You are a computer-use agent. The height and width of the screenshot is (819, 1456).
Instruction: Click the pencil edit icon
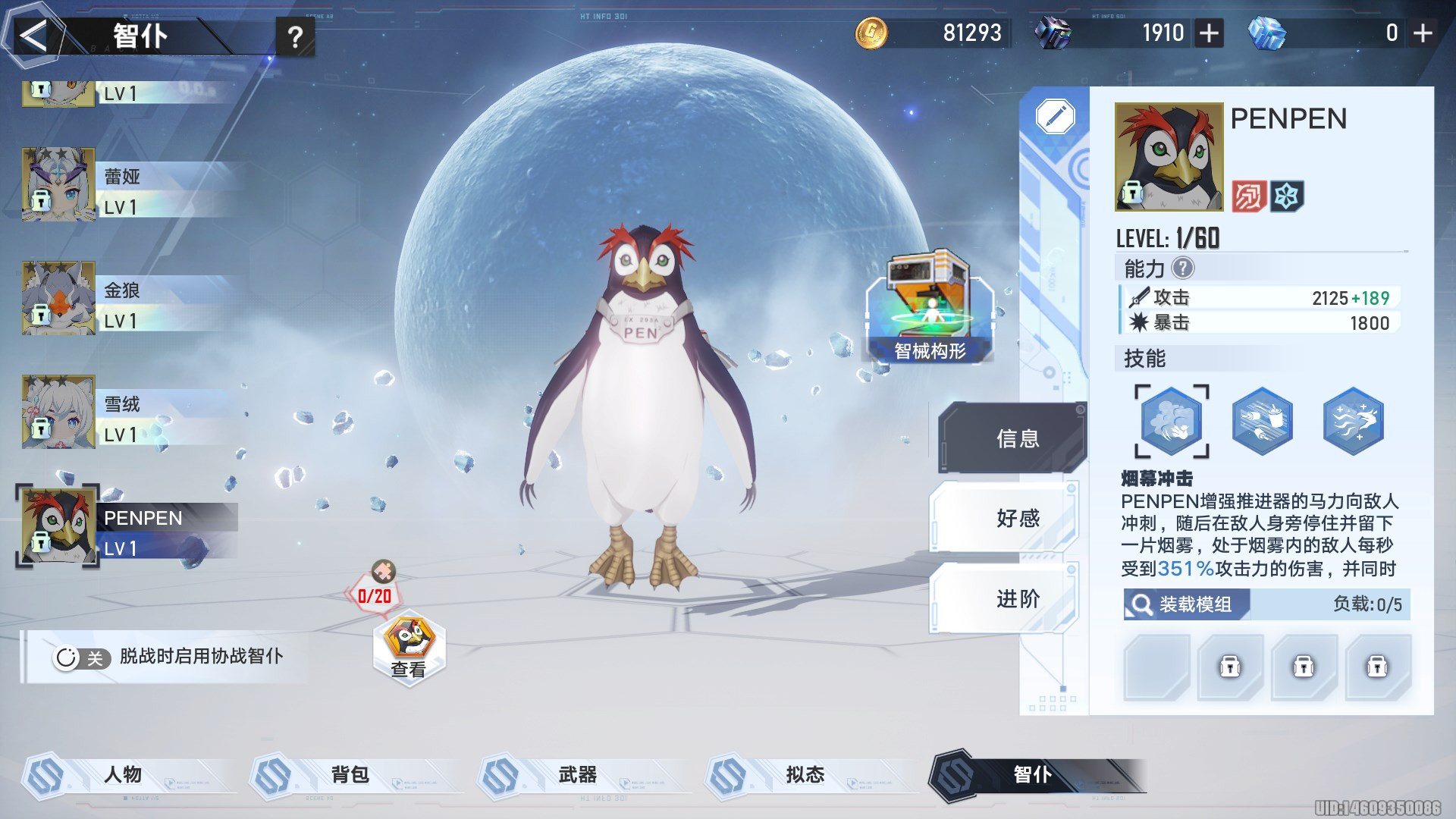1055,117
